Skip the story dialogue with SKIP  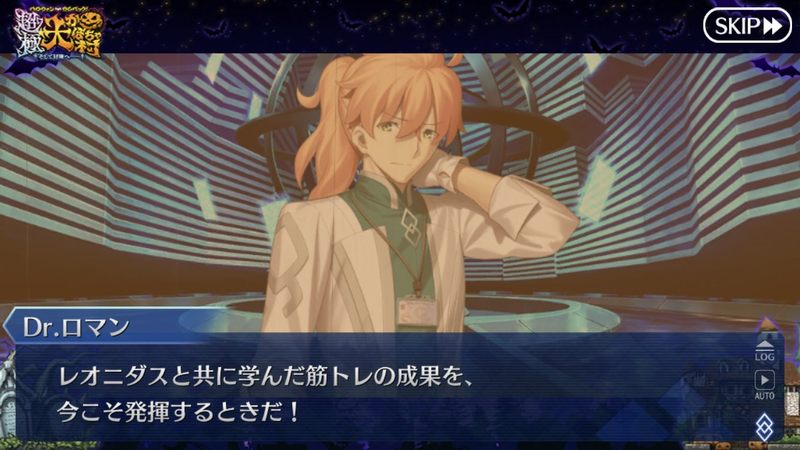click(746, 26)
